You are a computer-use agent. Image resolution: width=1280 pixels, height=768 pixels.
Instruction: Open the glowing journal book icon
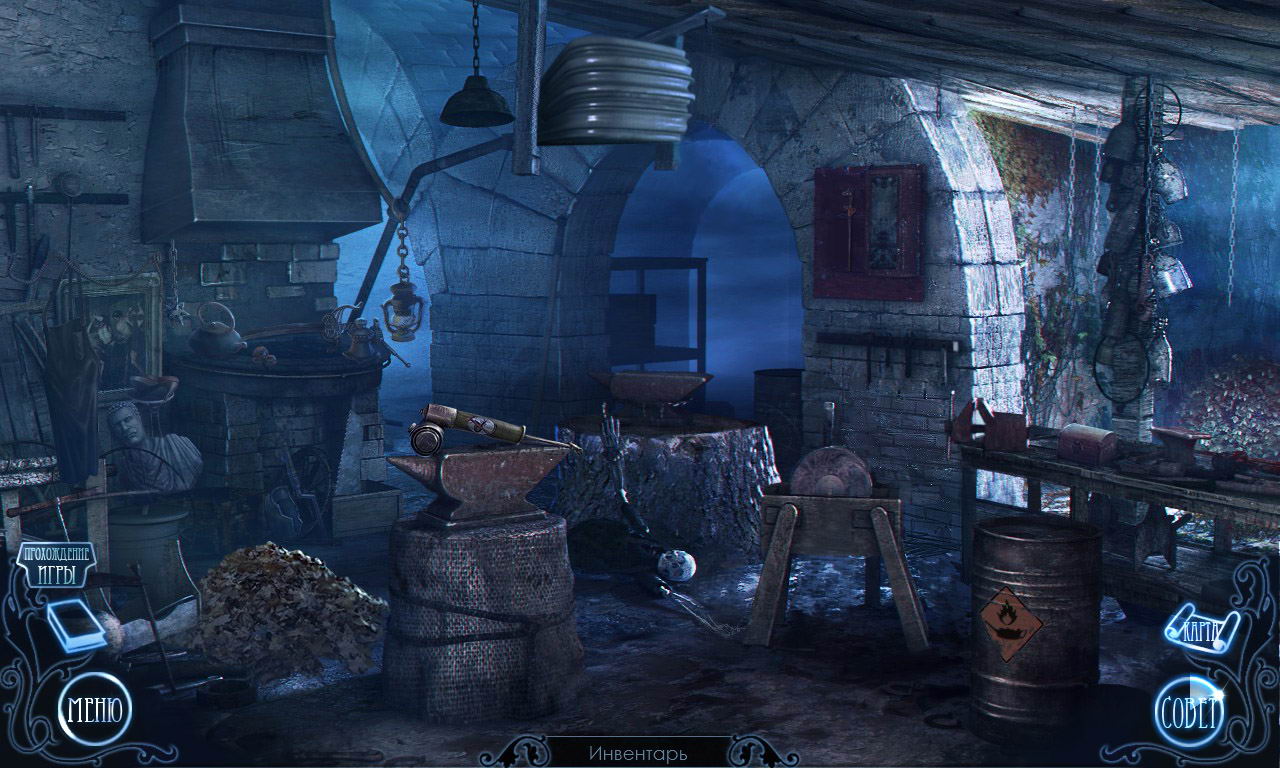tap(78, 627)
